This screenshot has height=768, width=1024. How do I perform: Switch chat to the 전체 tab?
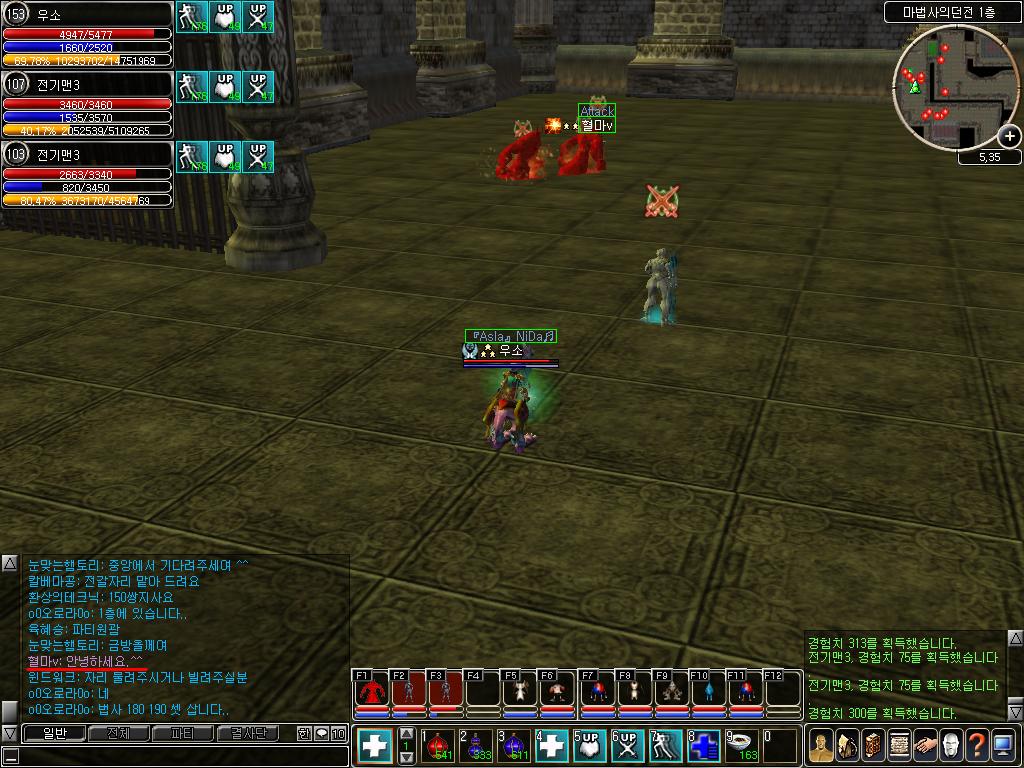tap(118, 734)
